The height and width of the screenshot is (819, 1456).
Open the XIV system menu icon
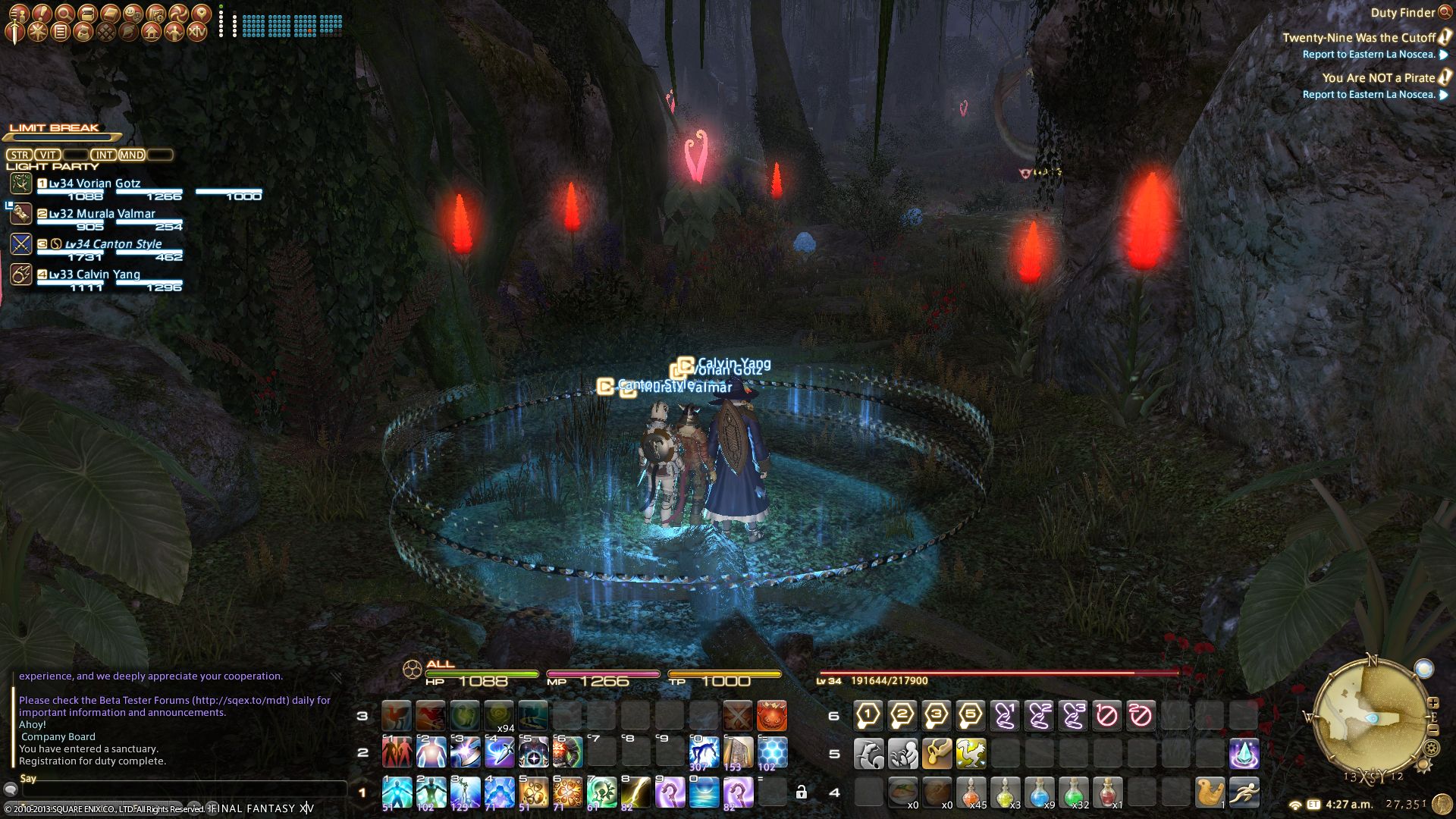pos(197,32)
